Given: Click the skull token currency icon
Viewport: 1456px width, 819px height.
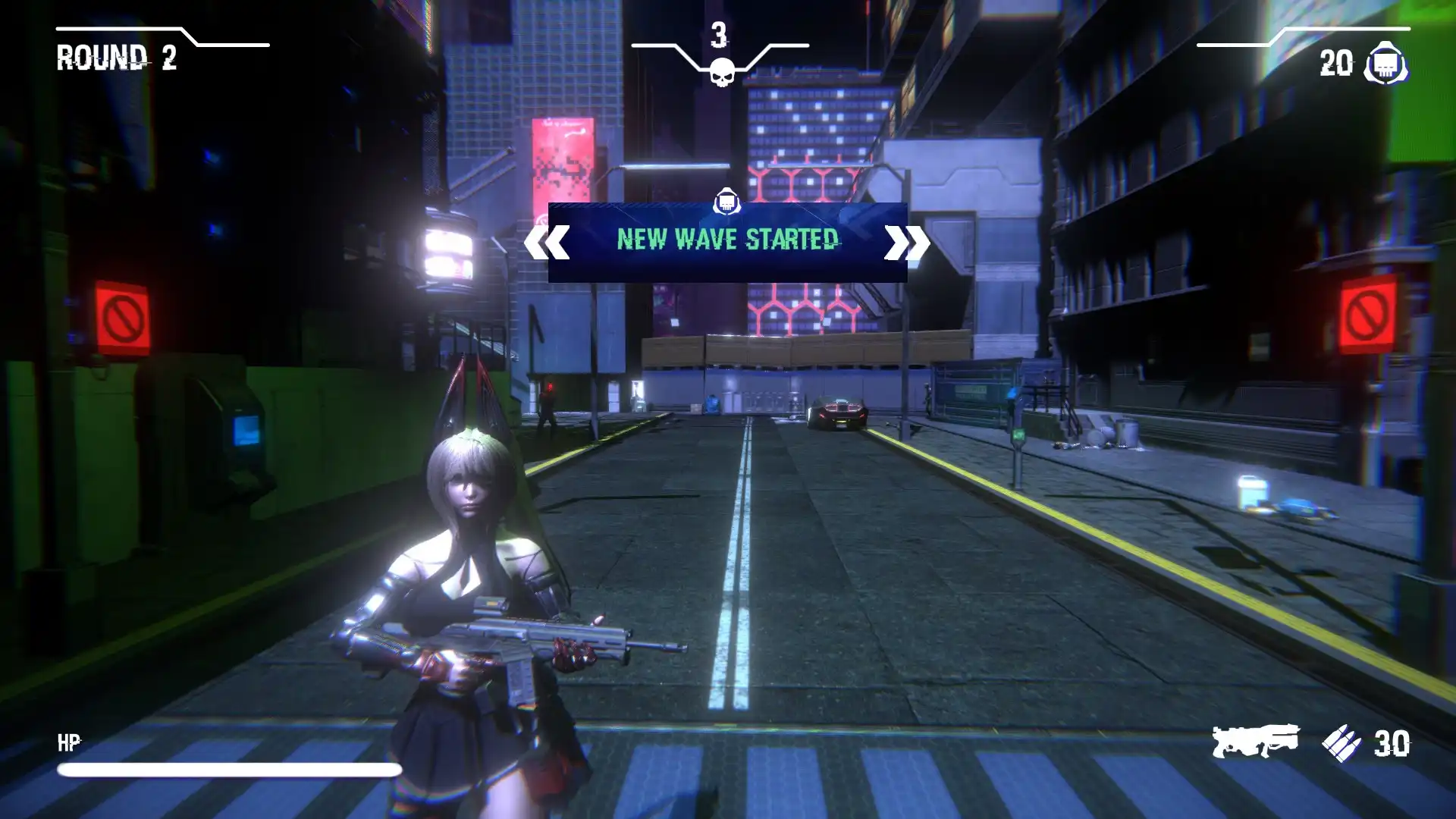Looking at the screenshot, I should pyautogui.click(x=1386, y=63).
